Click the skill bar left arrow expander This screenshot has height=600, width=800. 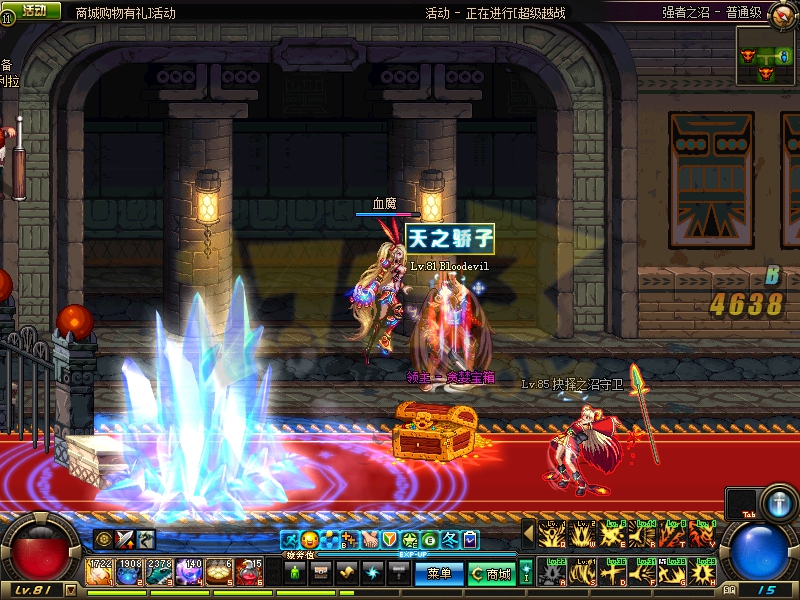pos(529,535)
